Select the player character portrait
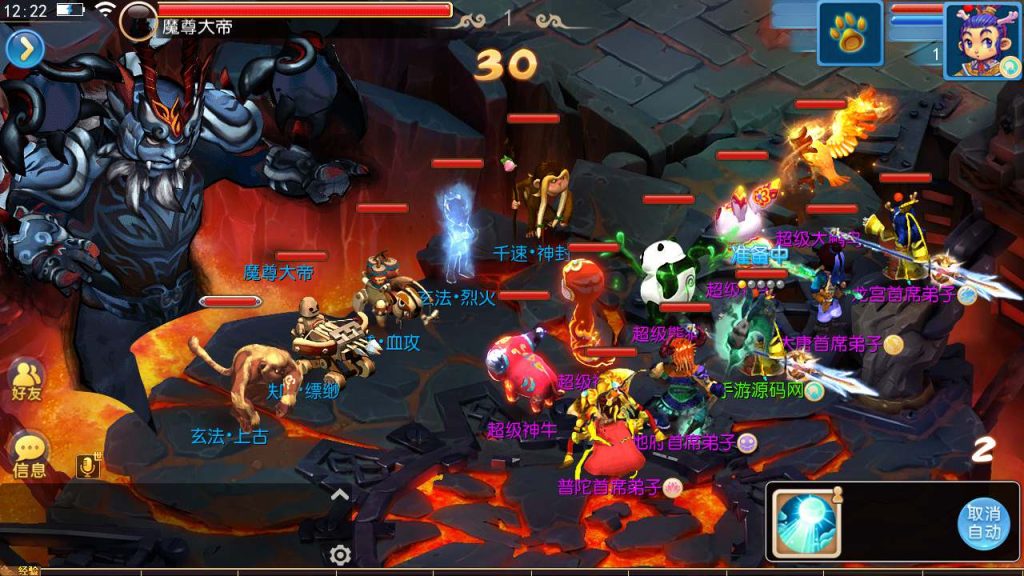Image resolution: width=1024 pixels, height=576 pixels. coord(981,39)
